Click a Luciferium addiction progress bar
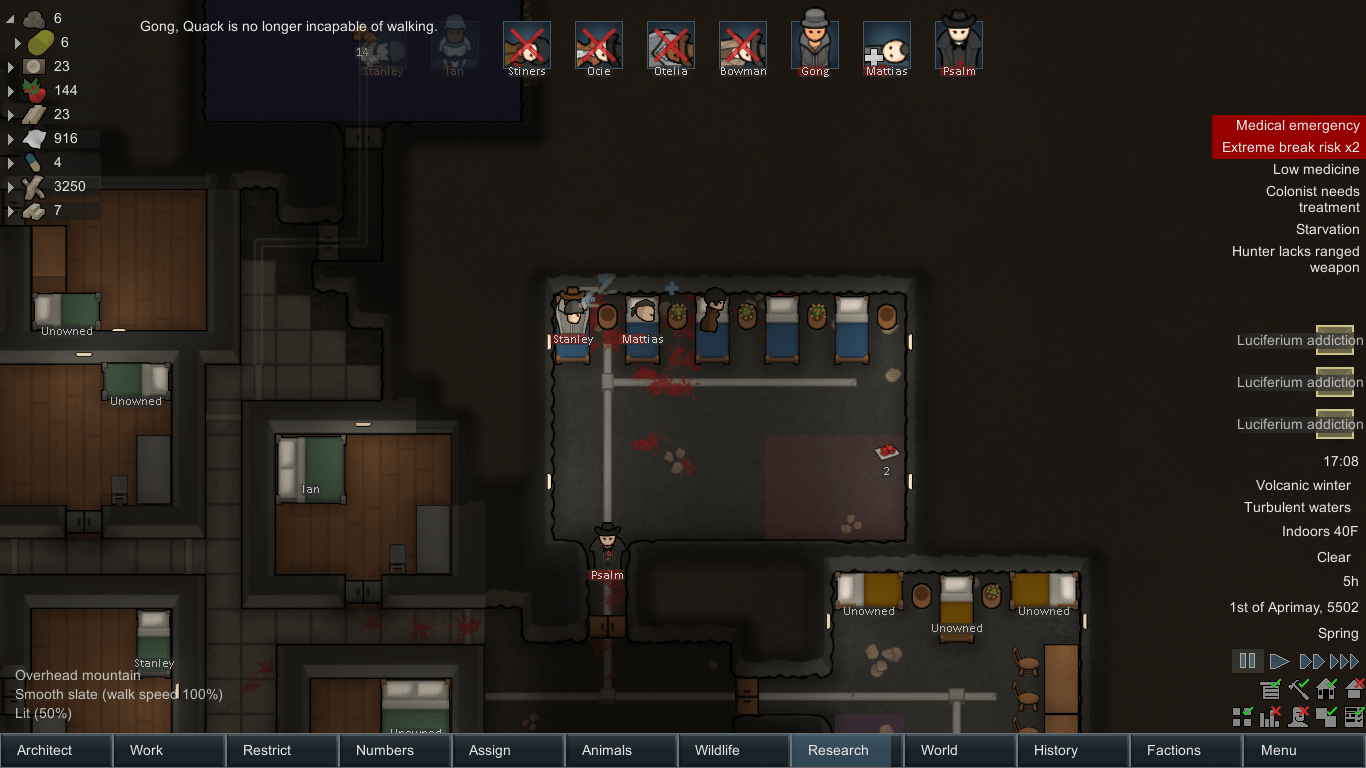 click(x=1336, y=340)
